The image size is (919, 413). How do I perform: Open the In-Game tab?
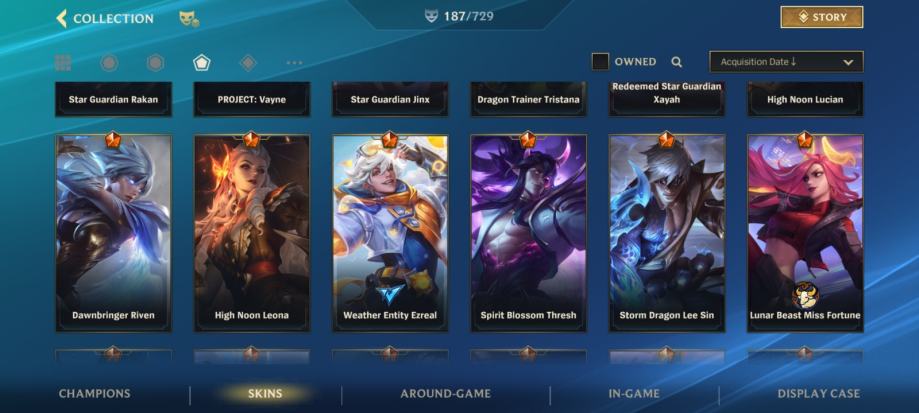click(634, 394)
